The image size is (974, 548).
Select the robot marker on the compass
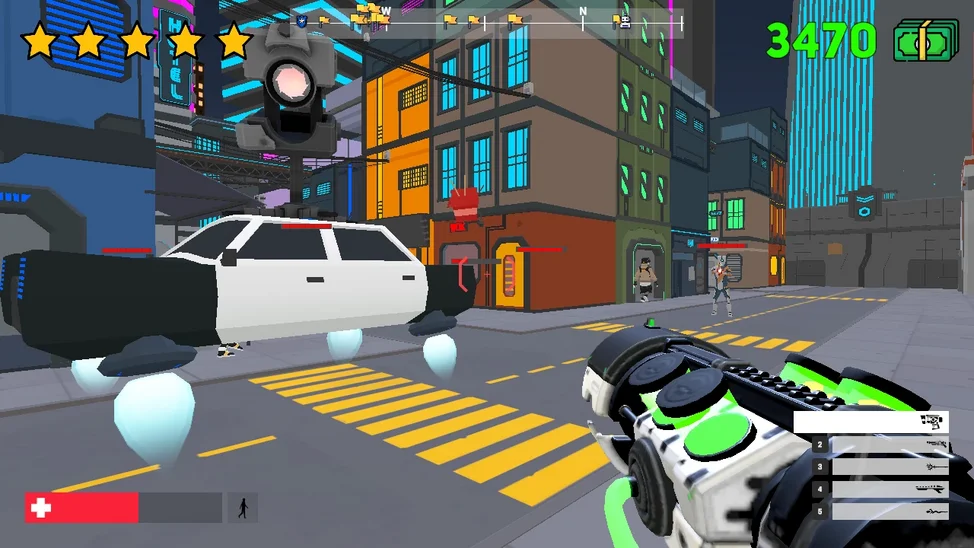(625, 20)
